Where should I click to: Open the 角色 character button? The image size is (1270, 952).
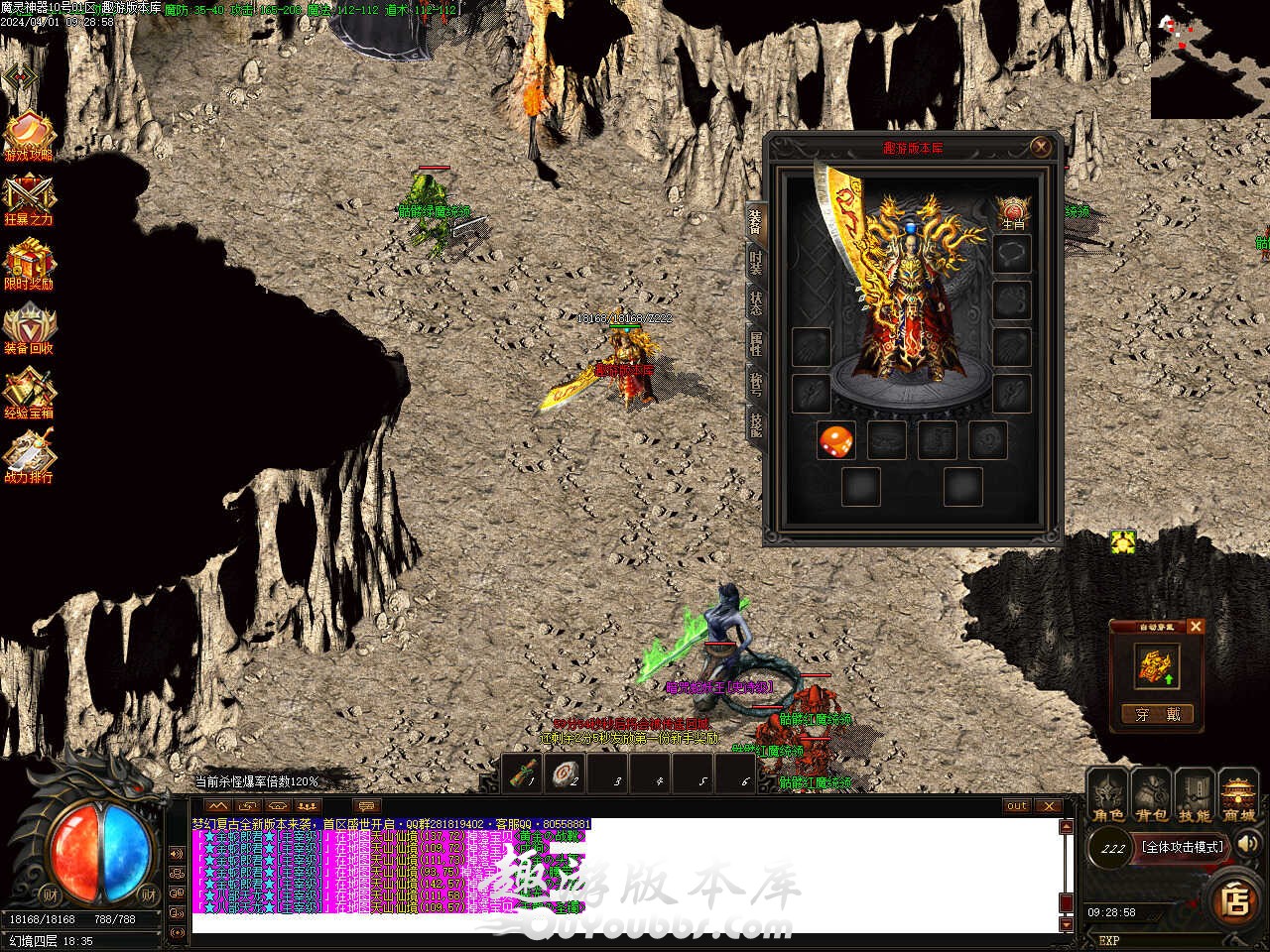[x=1108, y=797]
